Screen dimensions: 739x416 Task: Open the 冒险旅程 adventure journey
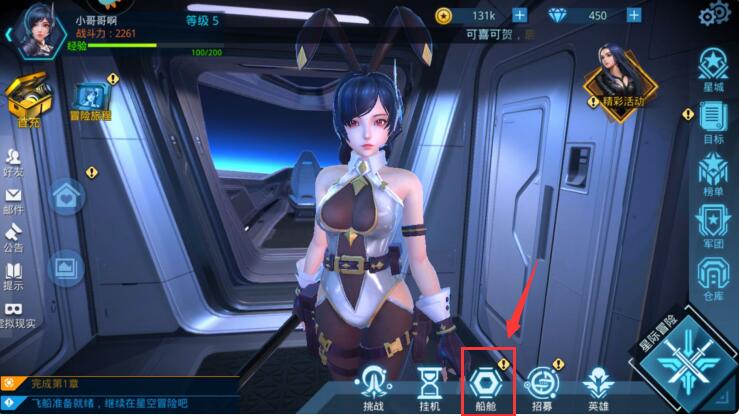point(91,102)
